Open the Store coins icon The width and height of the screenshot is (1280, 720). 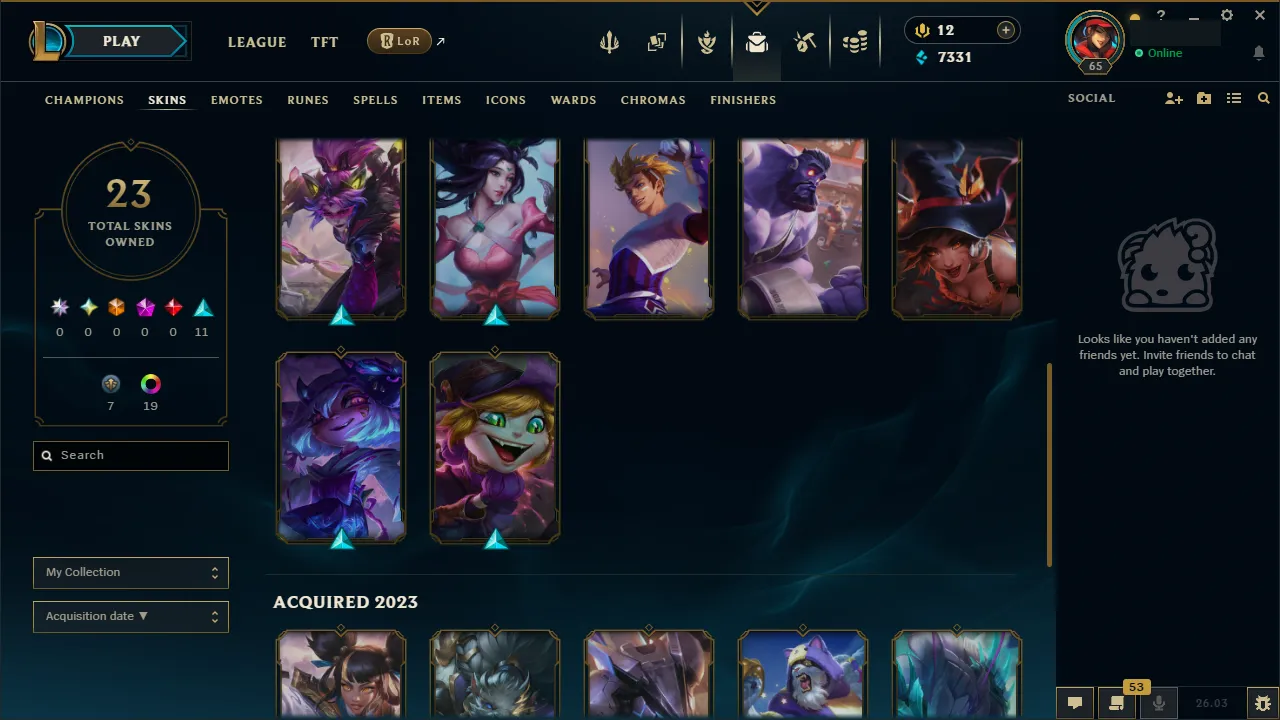855,42
